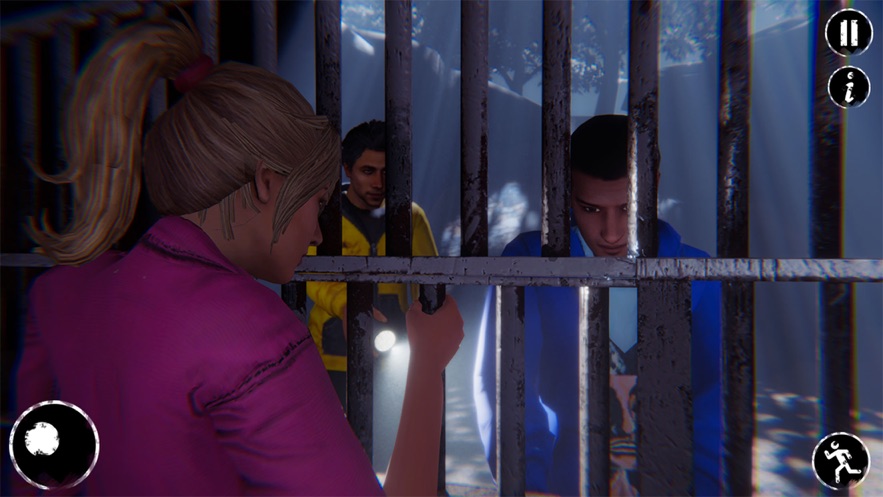Activate the running figure sprint button

point(840,460)
